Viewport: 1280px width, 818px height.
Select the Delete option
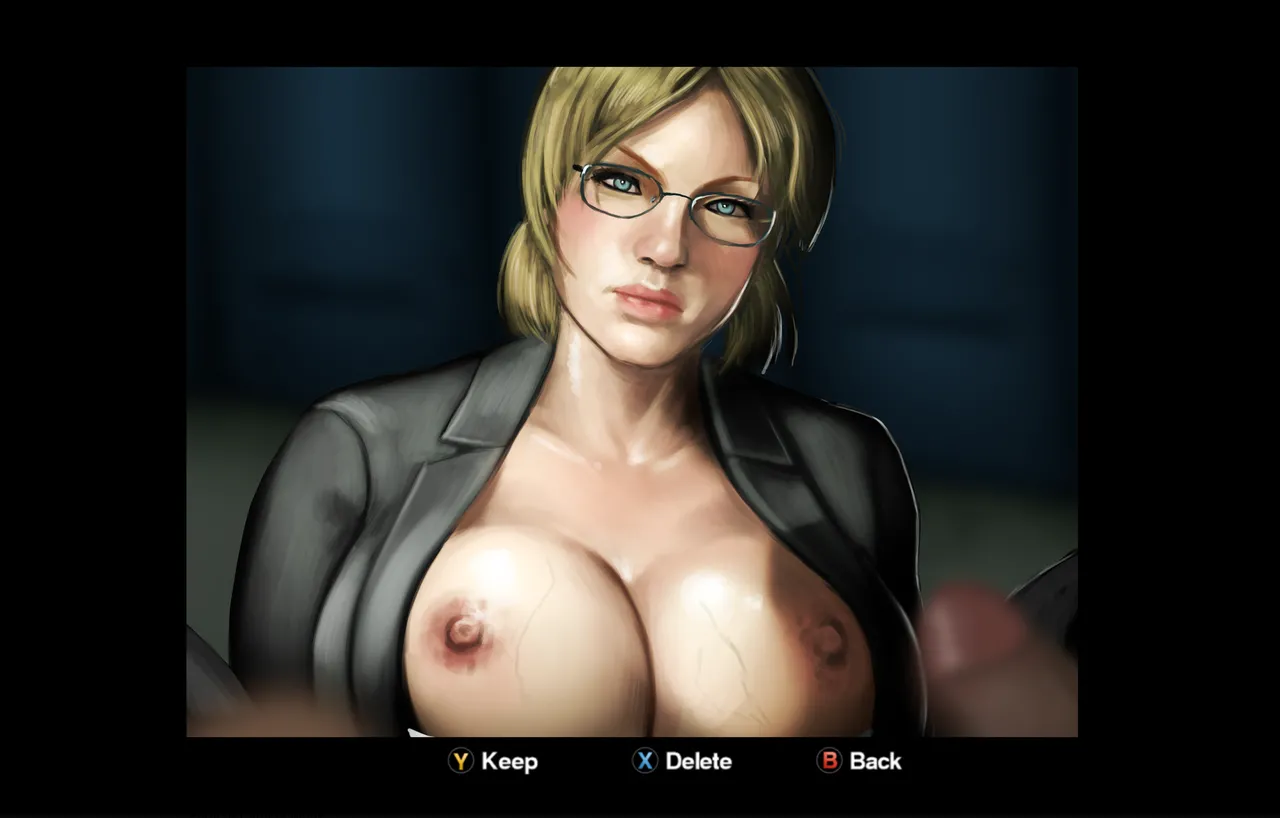681,761
